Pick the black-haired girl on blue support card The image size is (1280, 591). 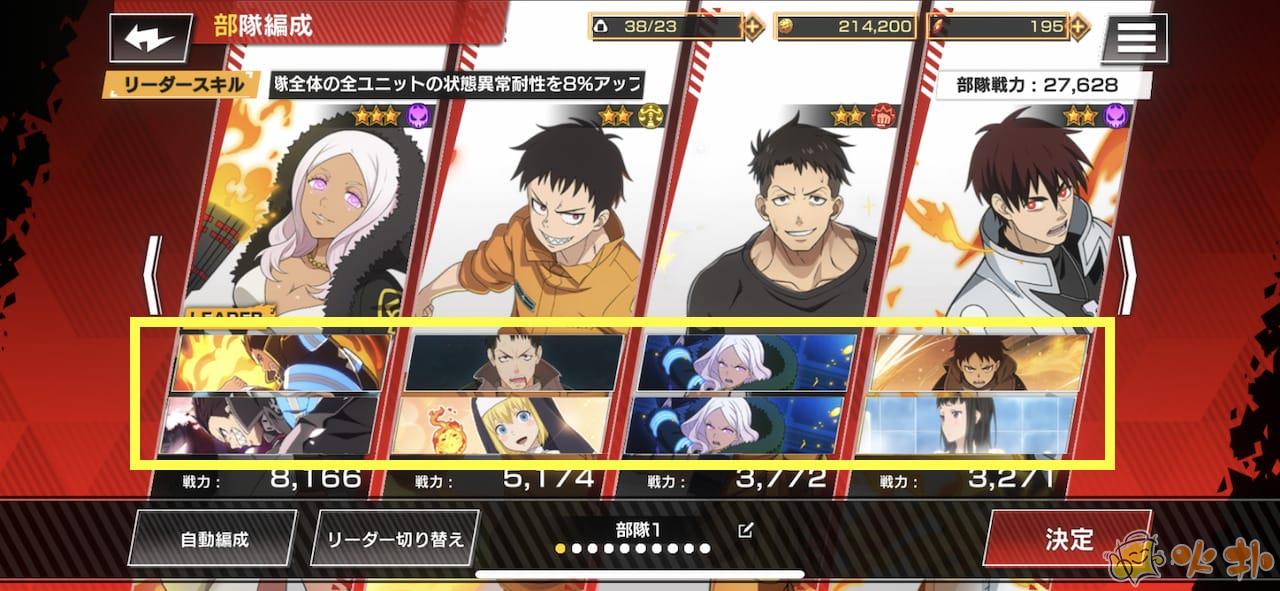[972, 424]
